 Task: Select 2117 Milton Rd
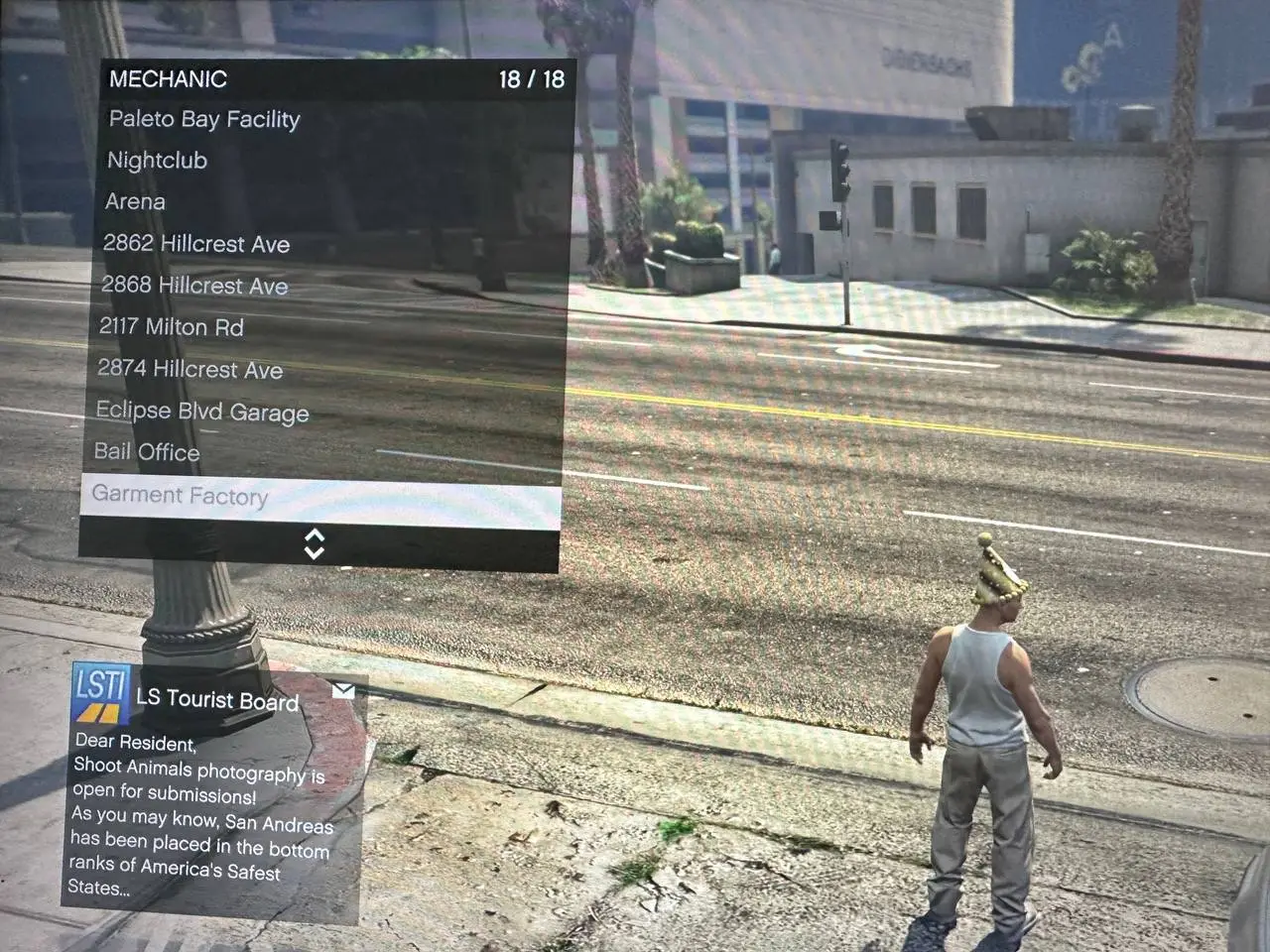point(172,327)
